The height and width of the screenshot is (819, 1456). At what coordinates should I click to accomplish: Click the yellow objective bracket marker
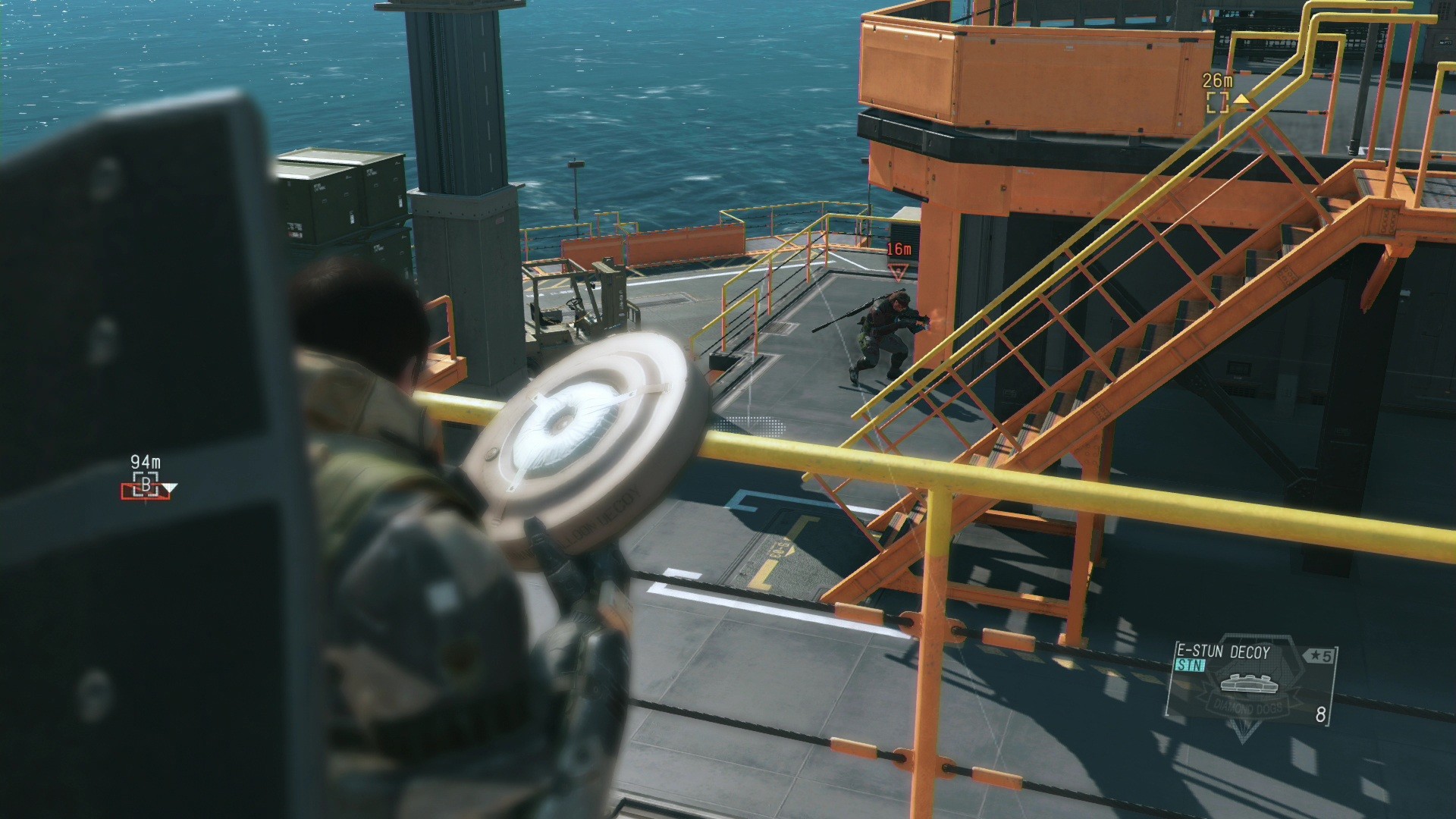click(x=1218, y=102)
